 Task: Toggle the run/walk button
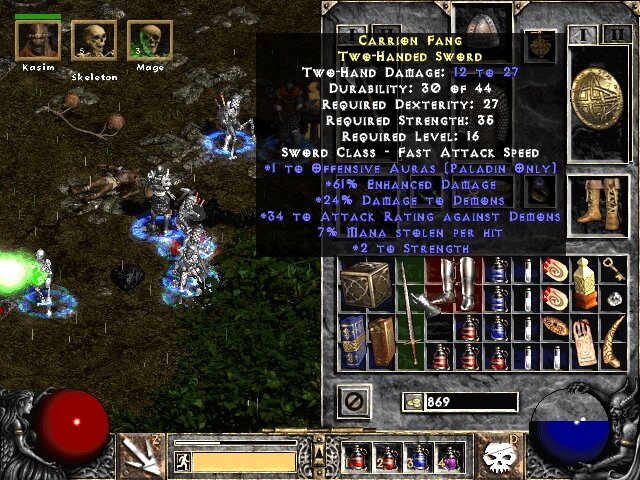click(x=182, y=461)
